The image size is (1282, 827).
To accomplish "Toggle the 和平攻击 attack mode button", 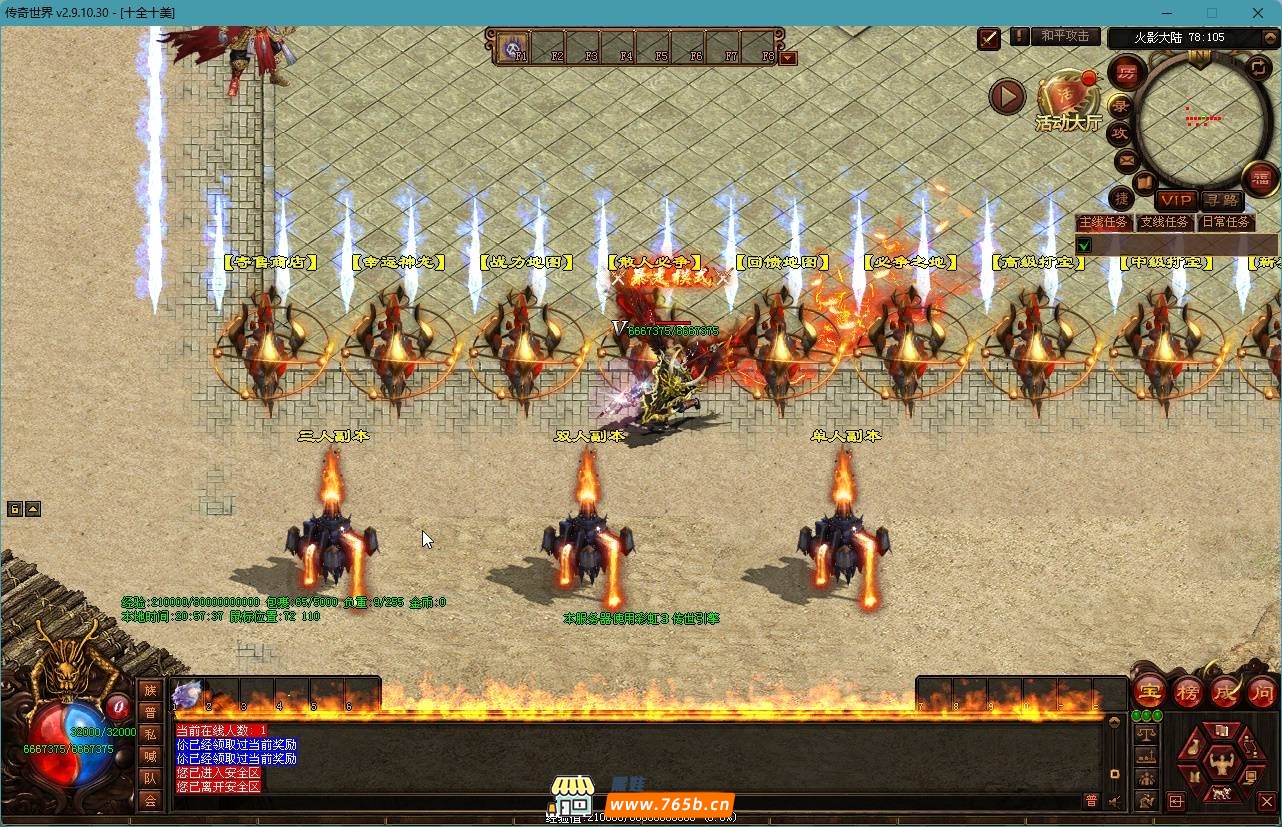I will pyautogui.click(x=1065, y=36).
